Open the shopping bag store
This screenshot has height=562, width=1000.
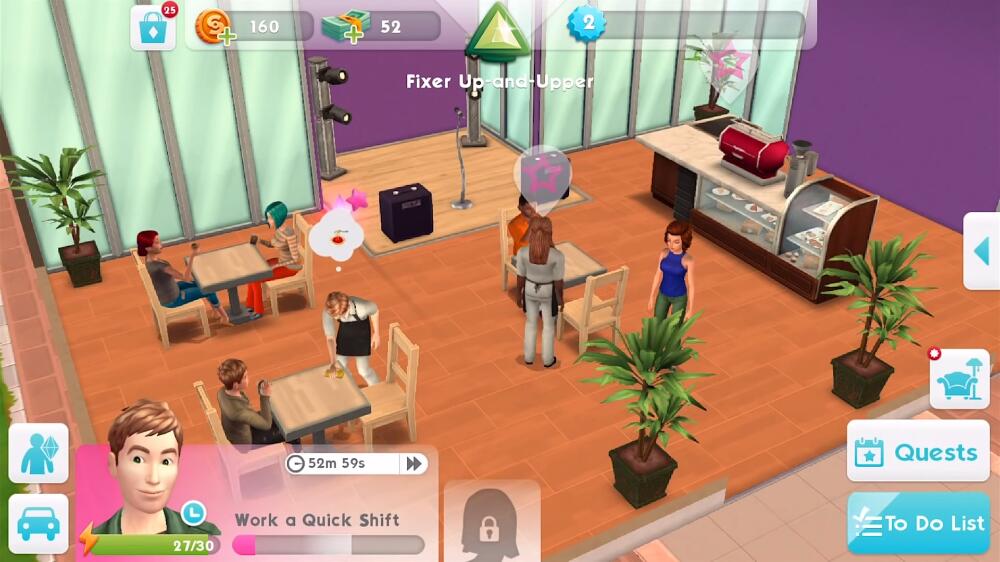click(x=153, y=27)
